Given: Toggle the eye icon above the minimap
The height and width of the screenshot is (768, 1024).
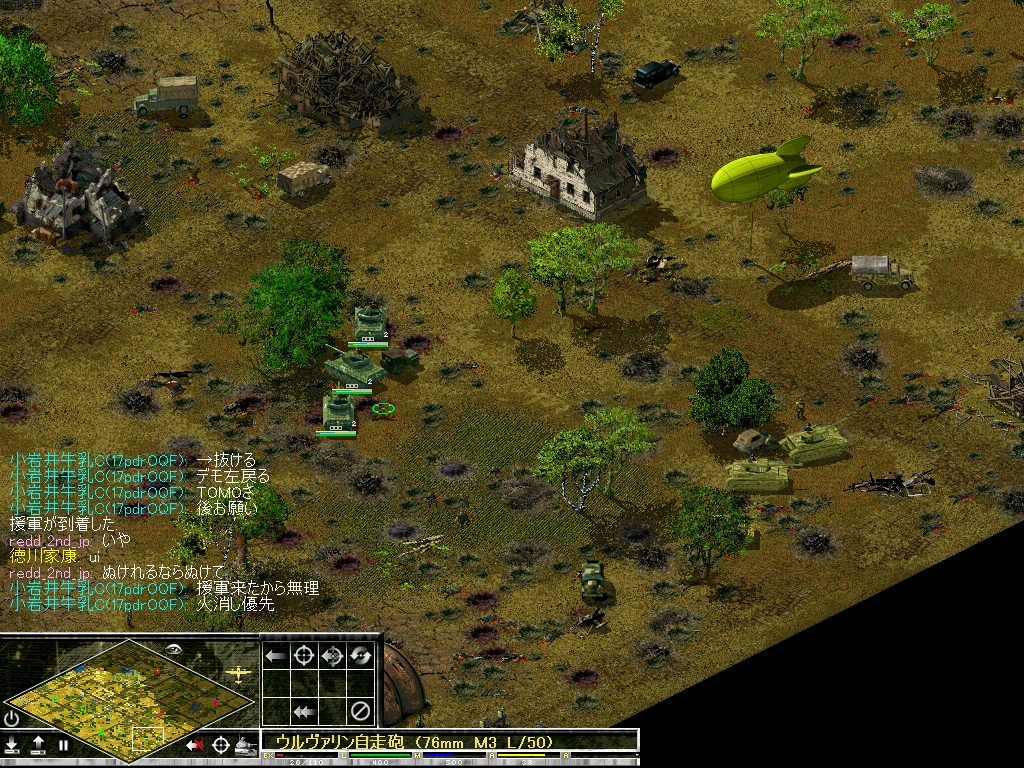Looking at the screenshot, I should [174, 649].
